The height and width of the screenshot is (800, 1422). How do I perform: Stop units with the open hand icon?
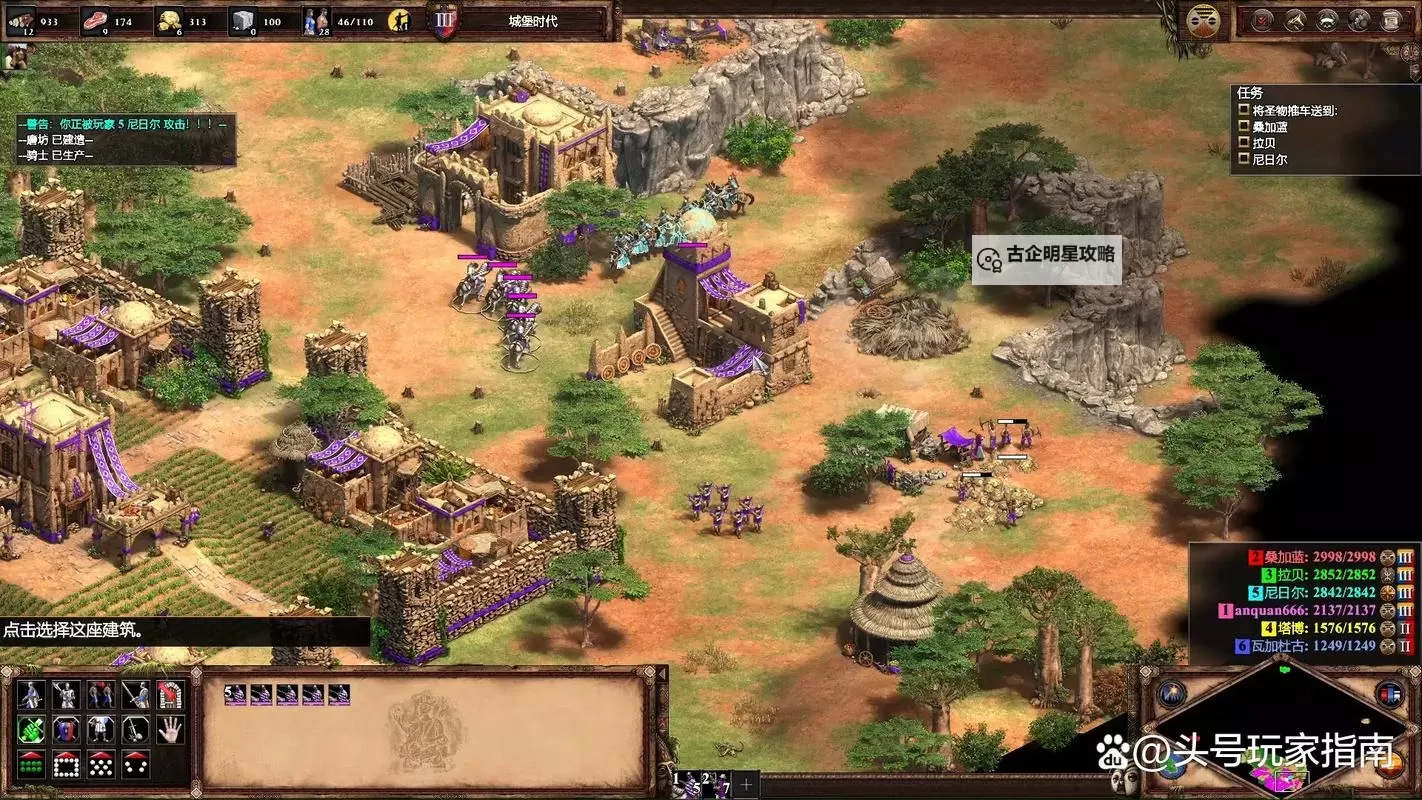coord(169,729)
